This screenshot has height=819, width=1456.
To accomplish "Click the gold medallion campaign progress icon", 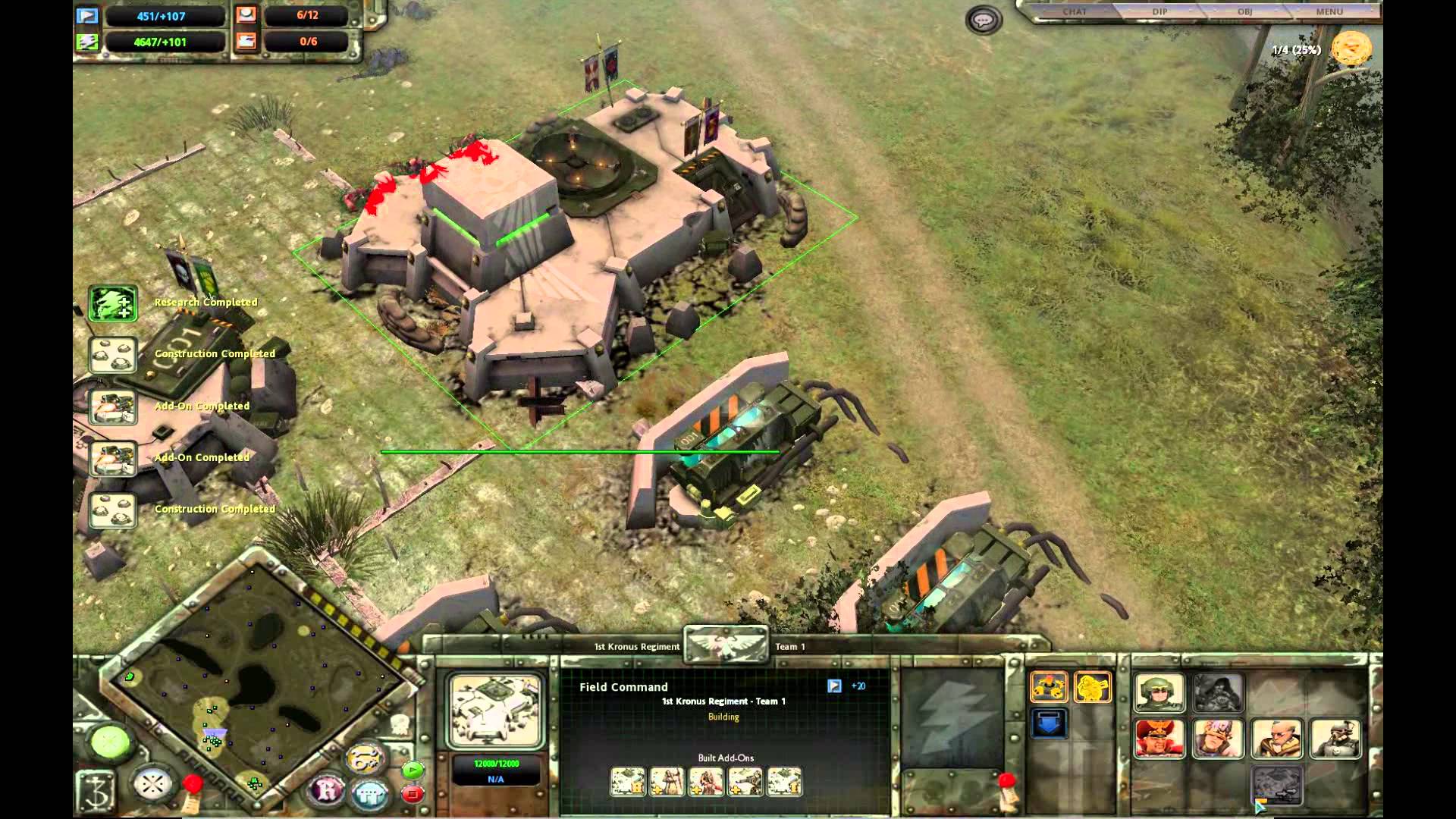I will [x=1351, y=50].
